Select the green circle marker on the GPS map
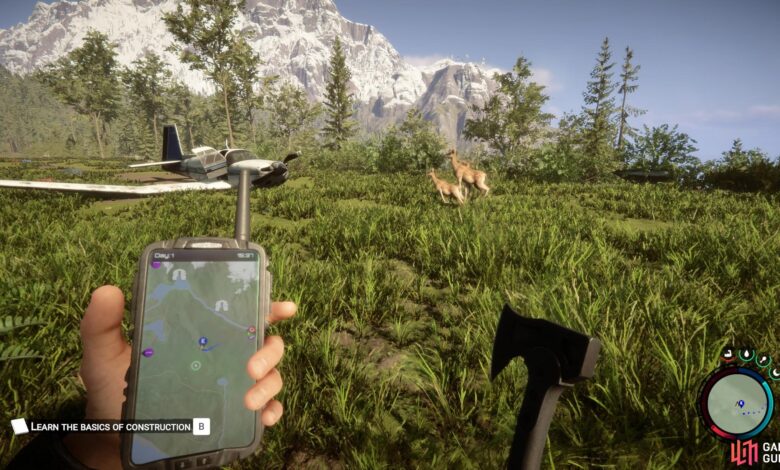 196,365
